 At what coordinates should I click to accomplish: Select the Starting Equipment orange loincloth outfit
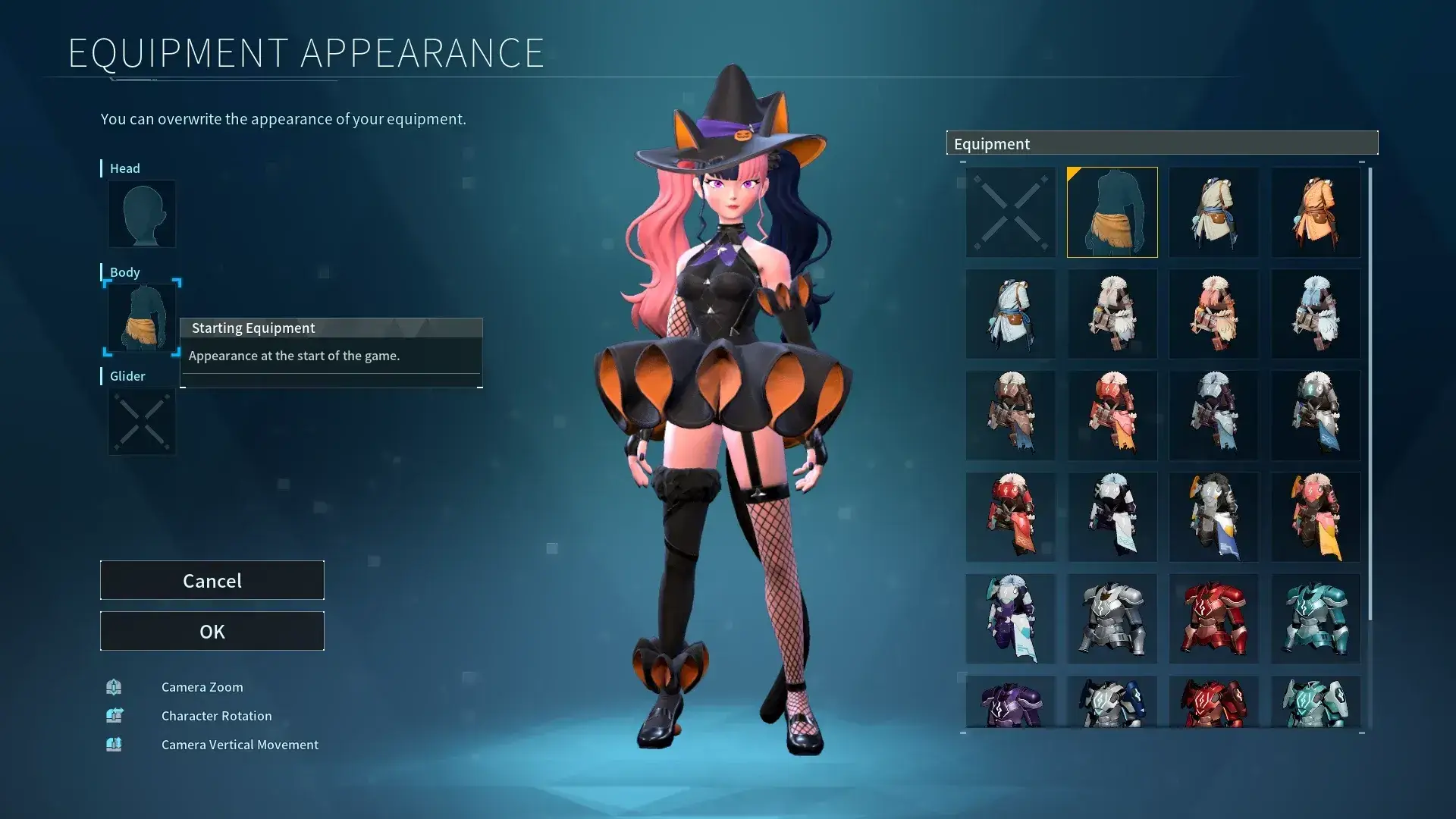coord(1112,212)
